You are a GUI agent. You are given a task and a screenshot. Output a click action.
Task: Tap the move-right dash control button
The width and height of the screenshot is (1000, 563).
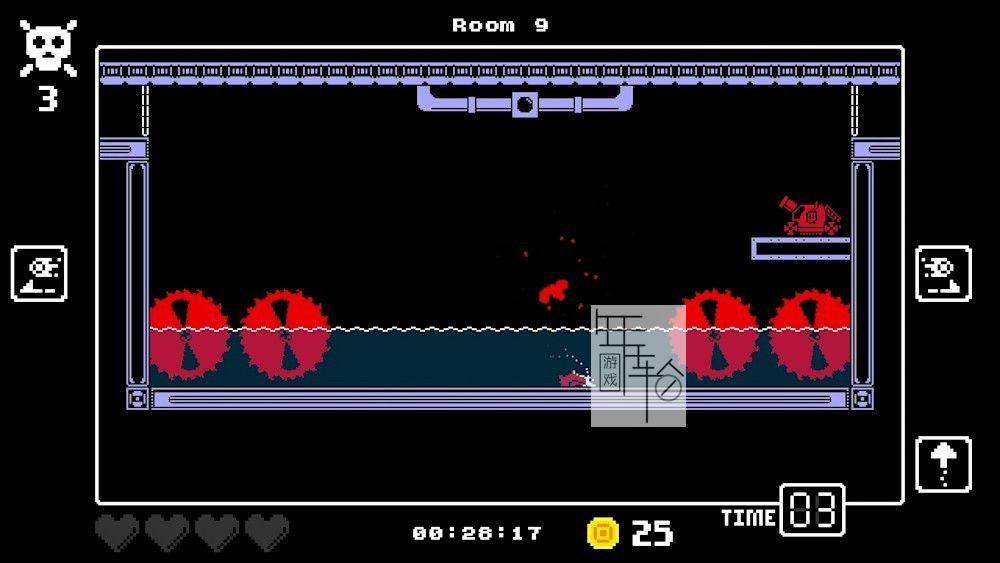943,273
